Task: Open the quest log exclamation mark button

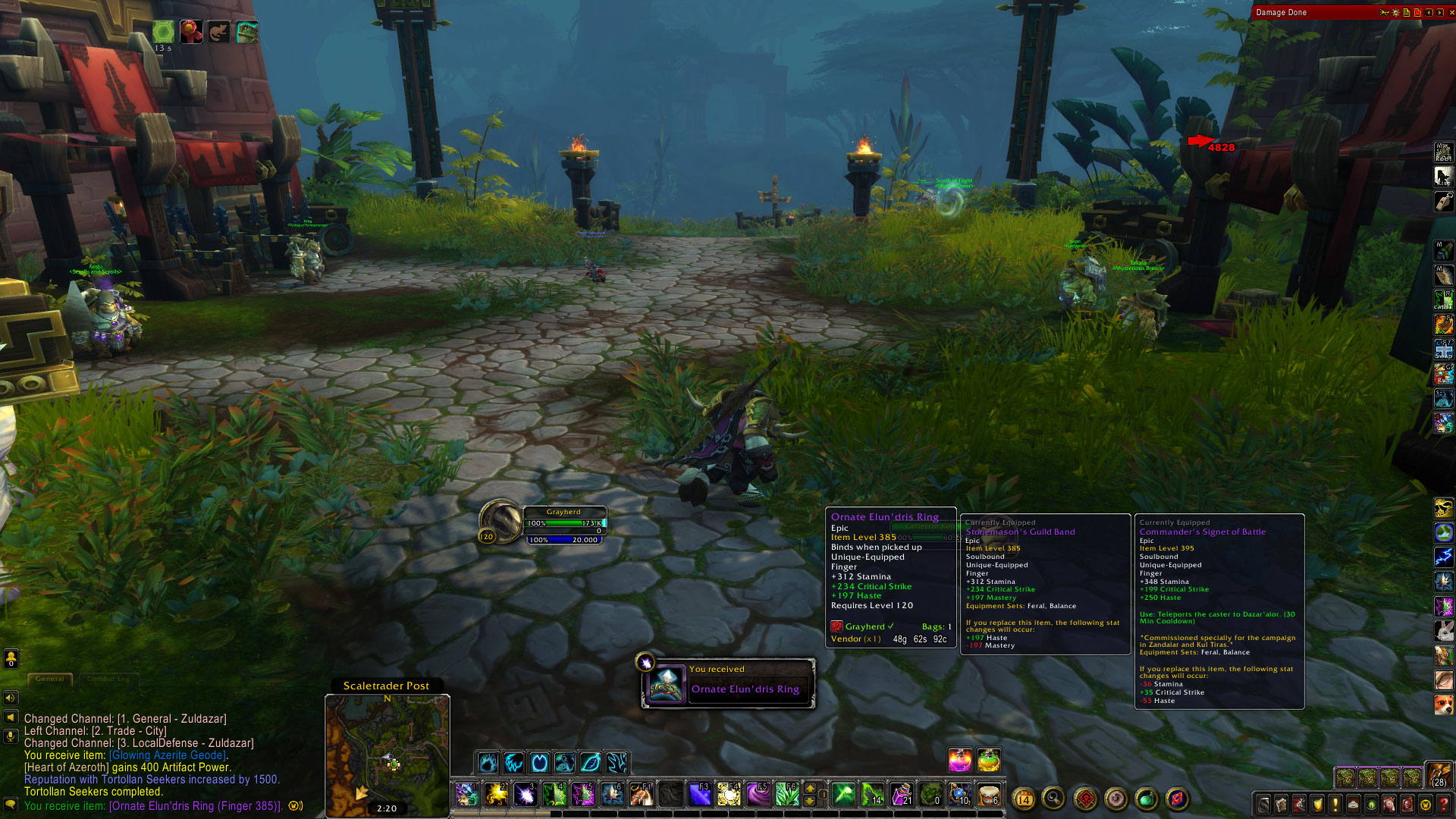Action: pos(1335,804)
